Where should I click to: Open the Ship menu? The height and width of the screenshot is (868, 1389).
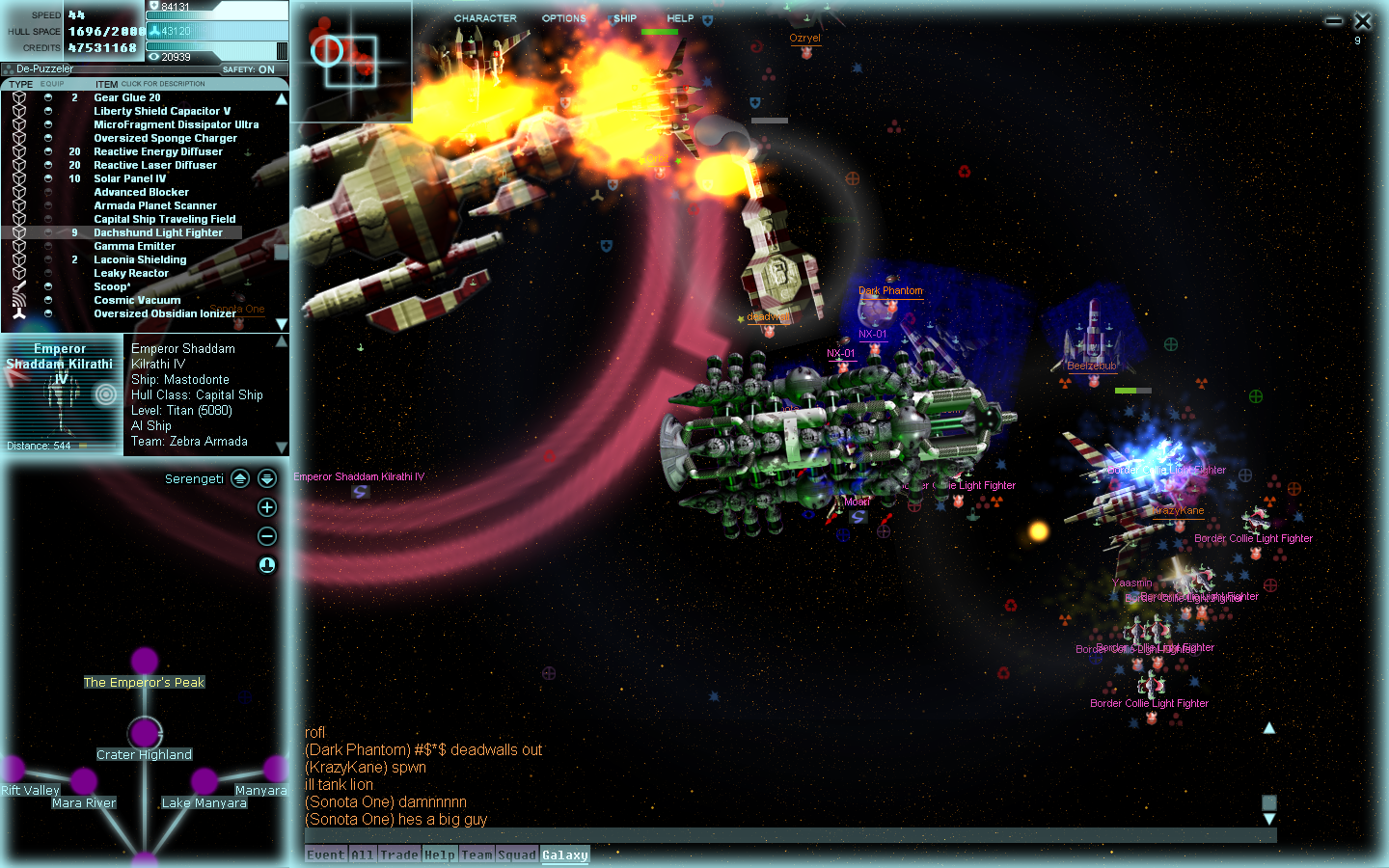pyautogui.click(x=625, y=18)
